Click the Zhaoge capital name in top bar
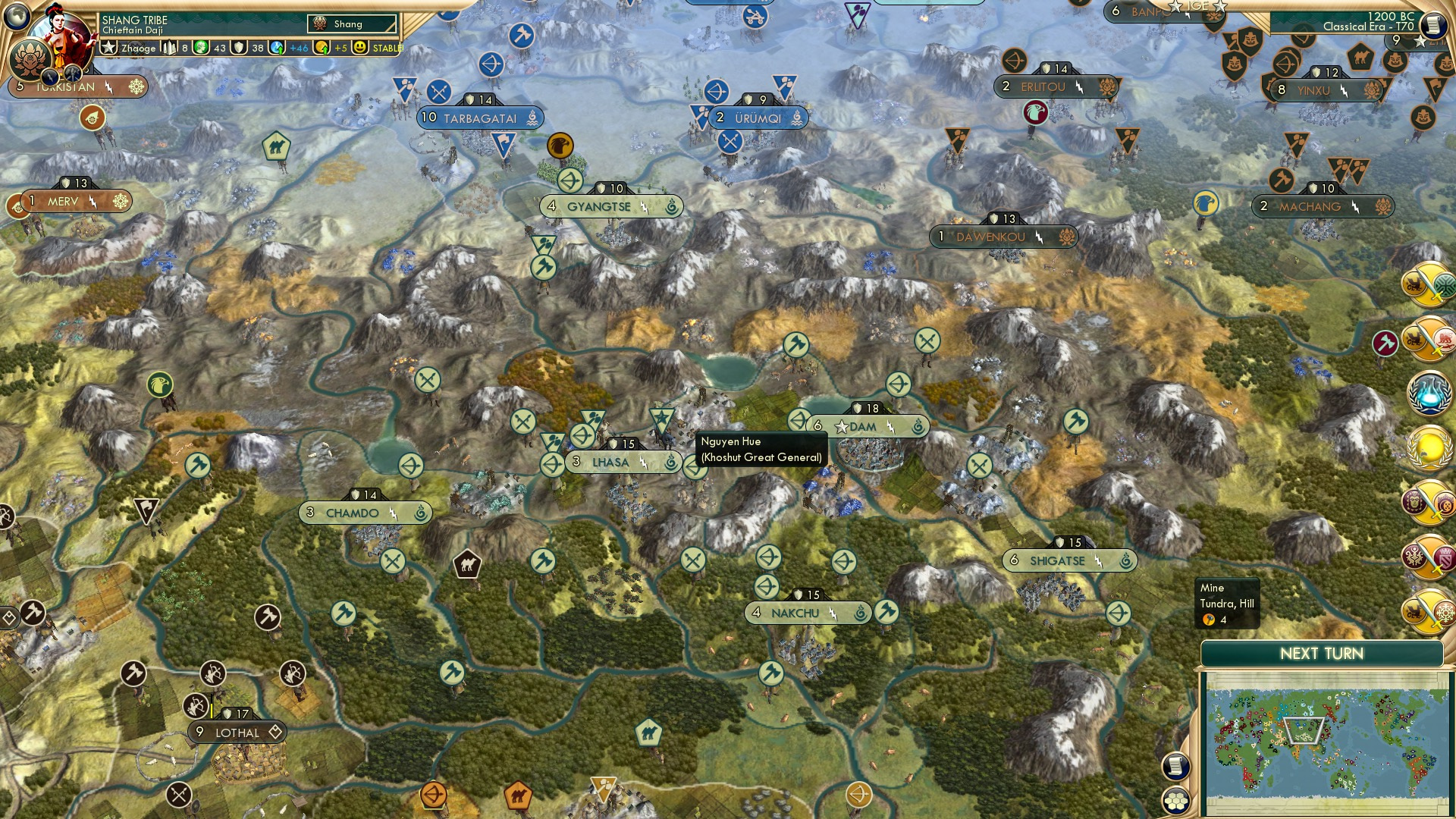This screenshot has width=1456, height=819. click(140, 48)
